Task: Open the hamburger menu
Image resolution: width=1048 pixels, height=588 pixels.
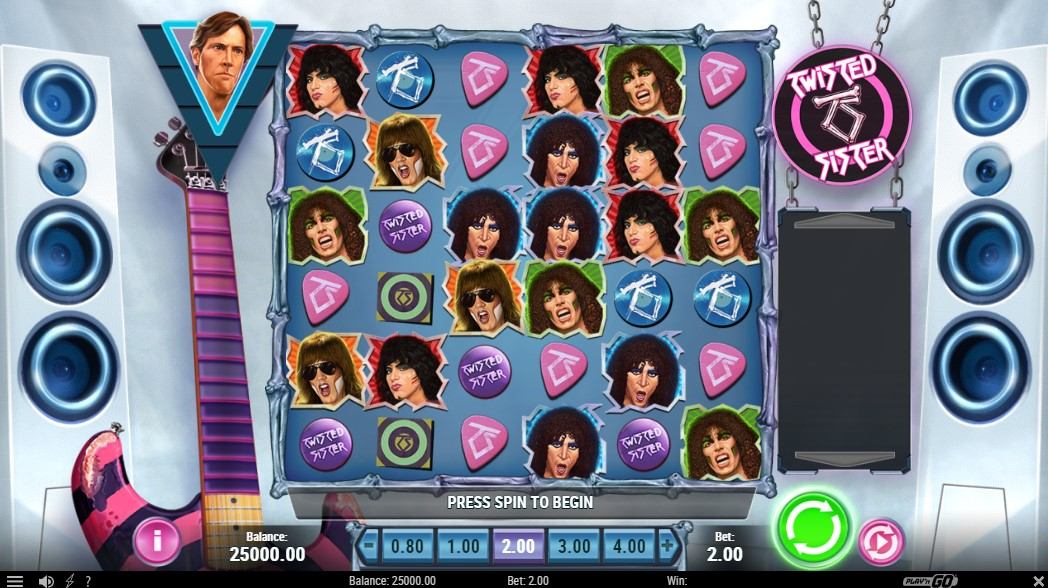Action: 15,580
